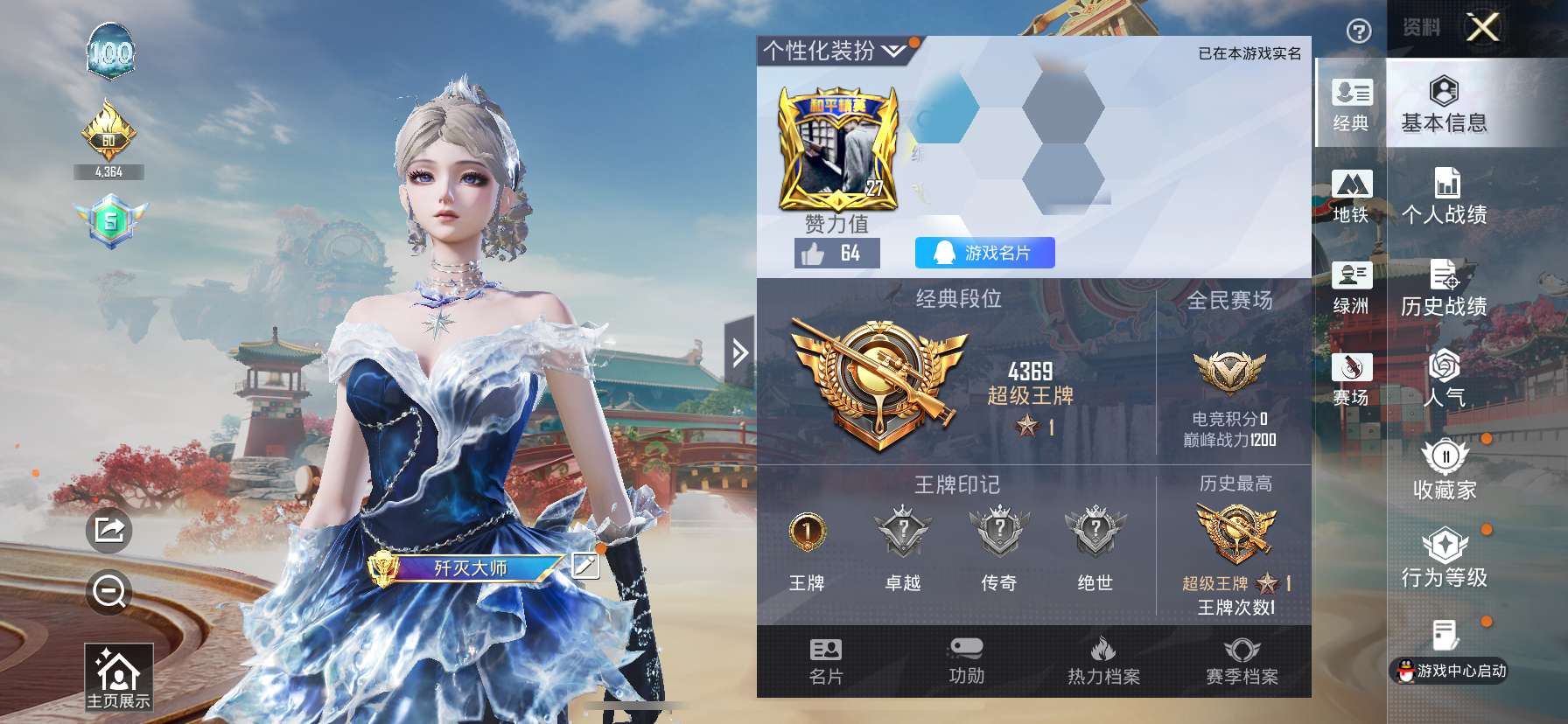This screenshot has width=1568, height=724.
Task: Open the 个人战绩 personal record page
Action: coord(1444,198)
